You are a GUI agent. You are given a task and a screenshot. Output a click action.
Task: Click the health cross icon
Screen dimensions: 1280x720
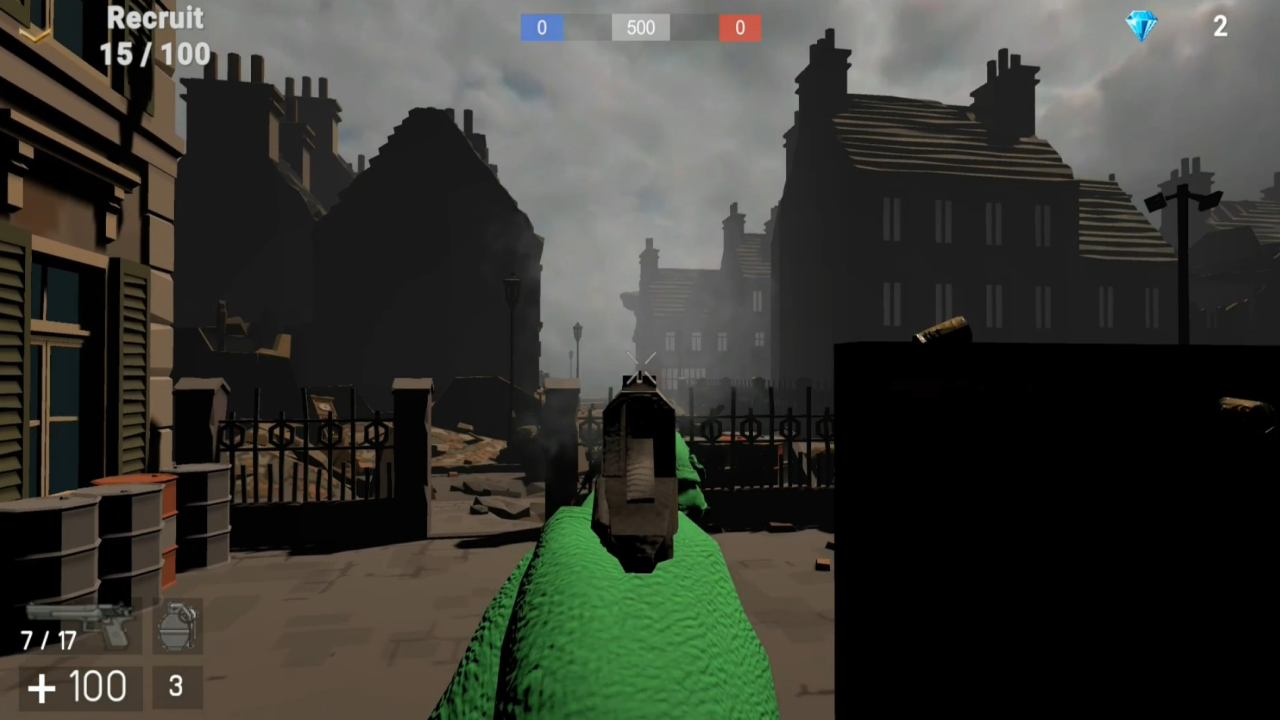[42, 687]
